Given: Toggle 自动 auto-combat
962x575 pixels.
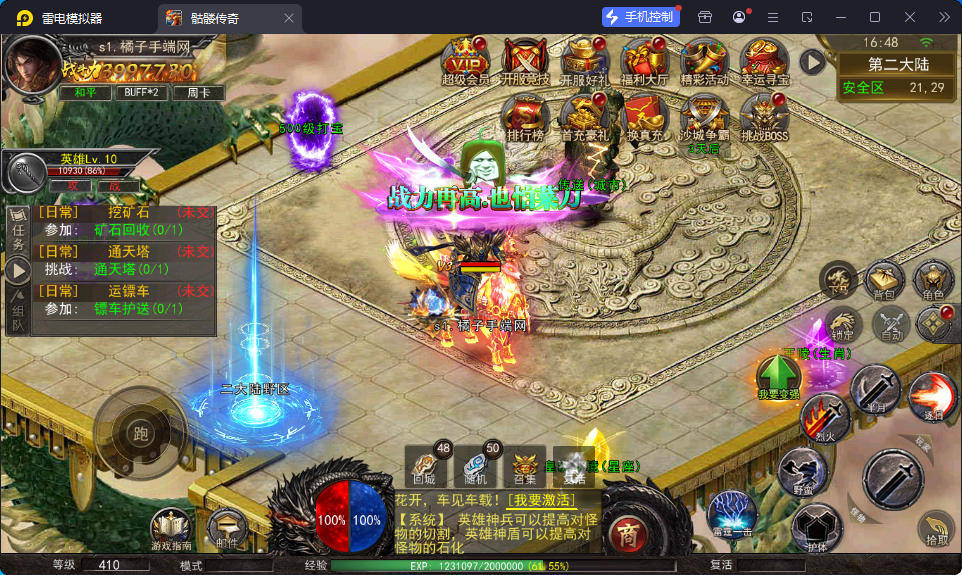Looking at the screenshot, I should 889,324.
